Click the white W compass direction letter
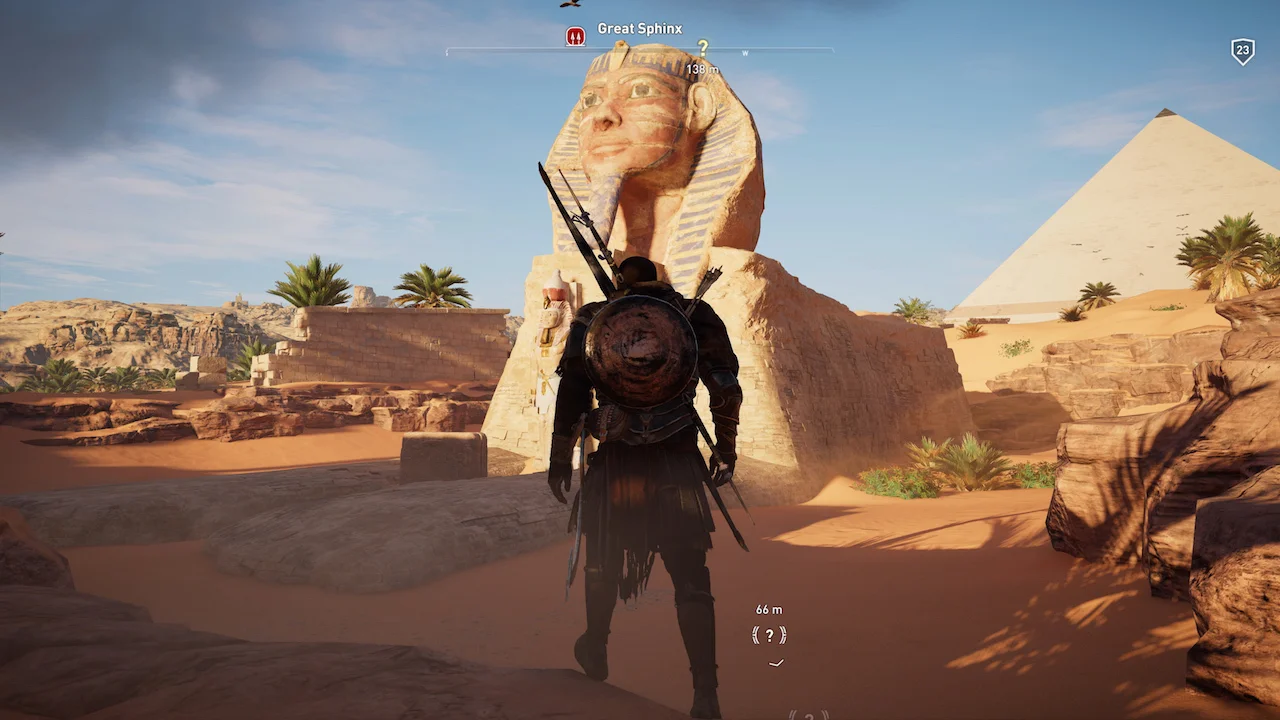The height and width of the screenshot is (720, 1280). point(745,51)
